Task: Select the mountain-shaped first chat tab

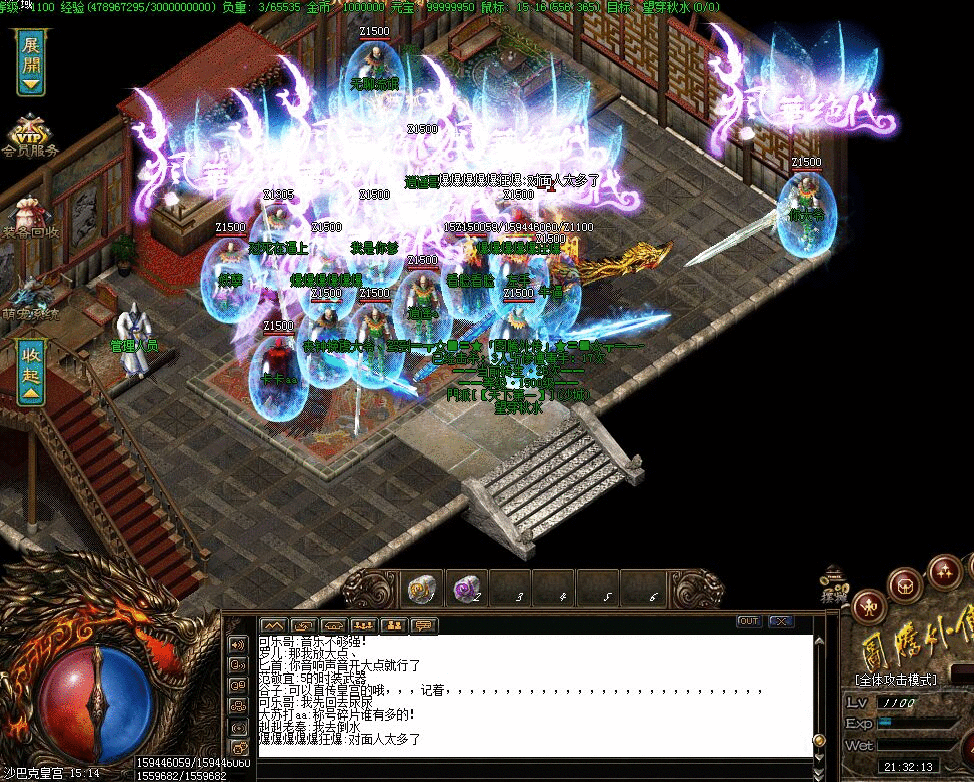Action: pyautogui.click(x=273, y=626)
